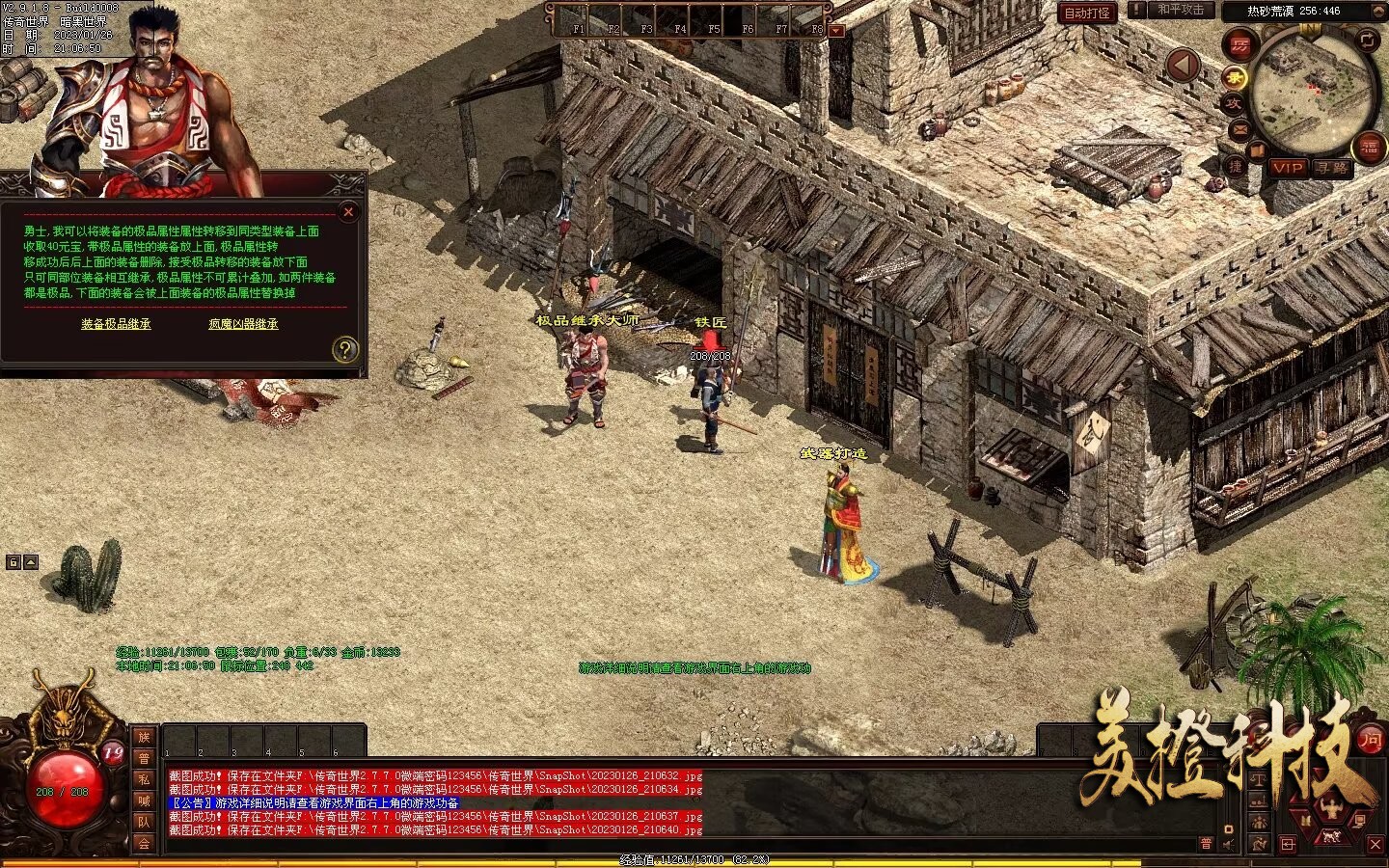Click the balance scale icon in the bottom-right panel

(x=1257, y=779)
